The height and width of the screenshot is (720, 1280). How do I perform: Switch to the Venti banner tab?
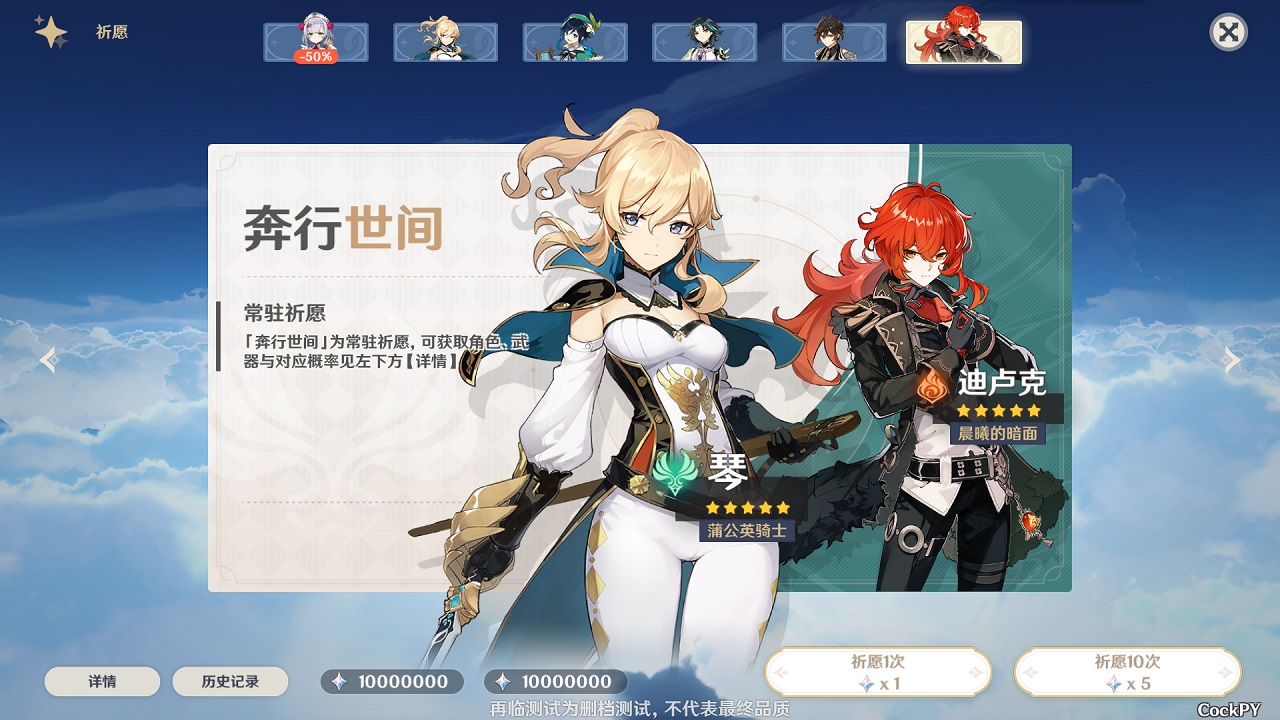575,42
